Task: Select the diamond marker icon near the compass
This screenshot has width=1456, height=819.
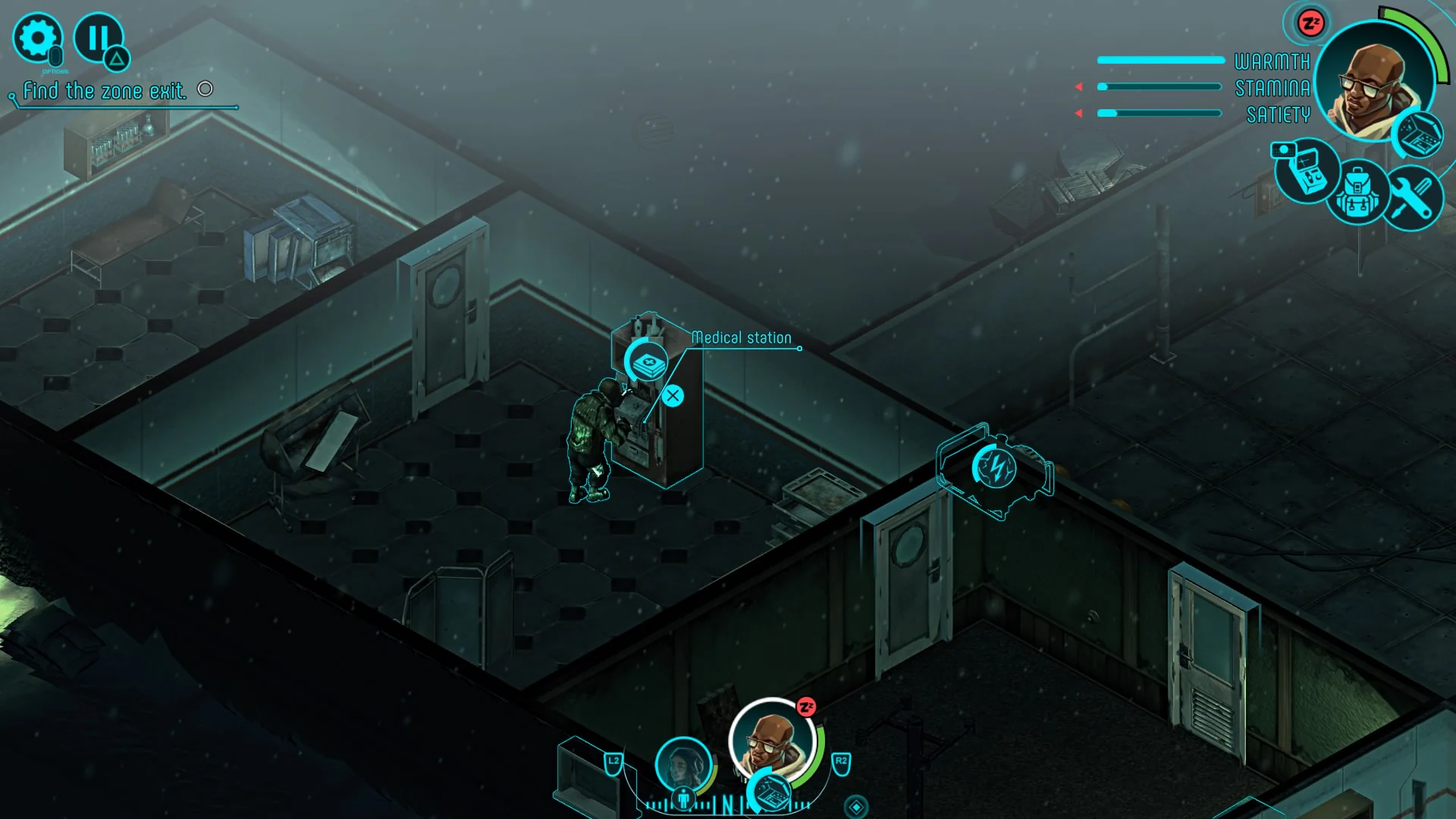Action: tap(856, 806)
